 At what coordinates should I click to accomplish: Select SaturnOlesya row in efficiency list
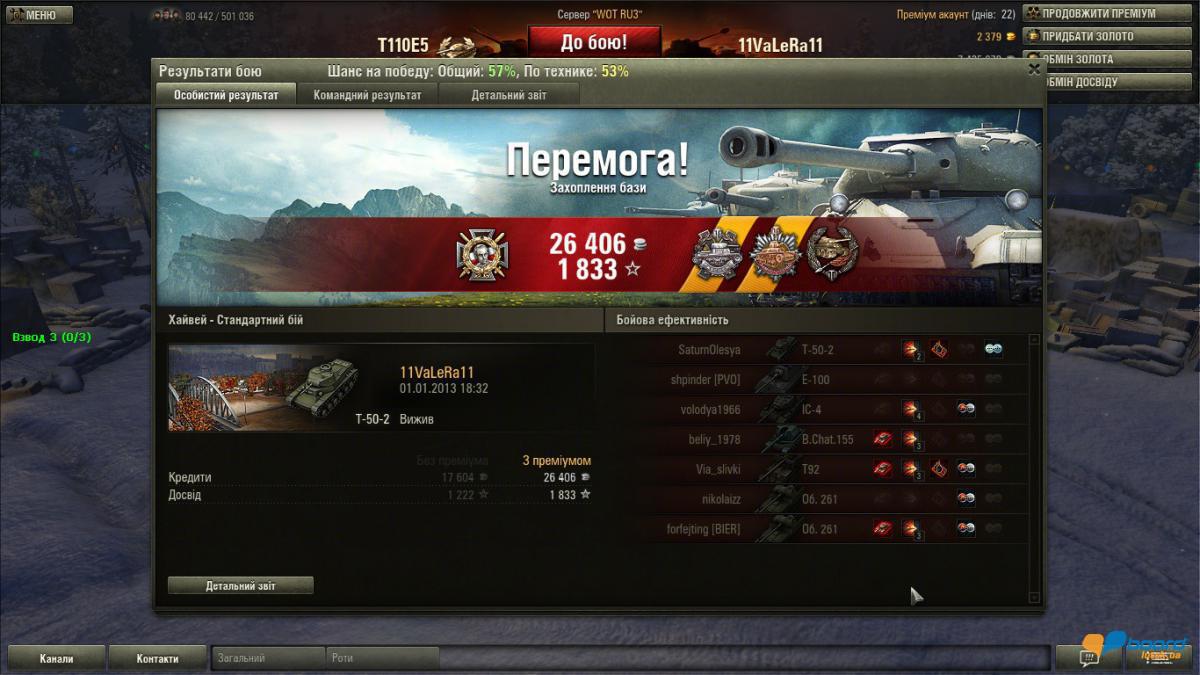click(x=820, y=350)
